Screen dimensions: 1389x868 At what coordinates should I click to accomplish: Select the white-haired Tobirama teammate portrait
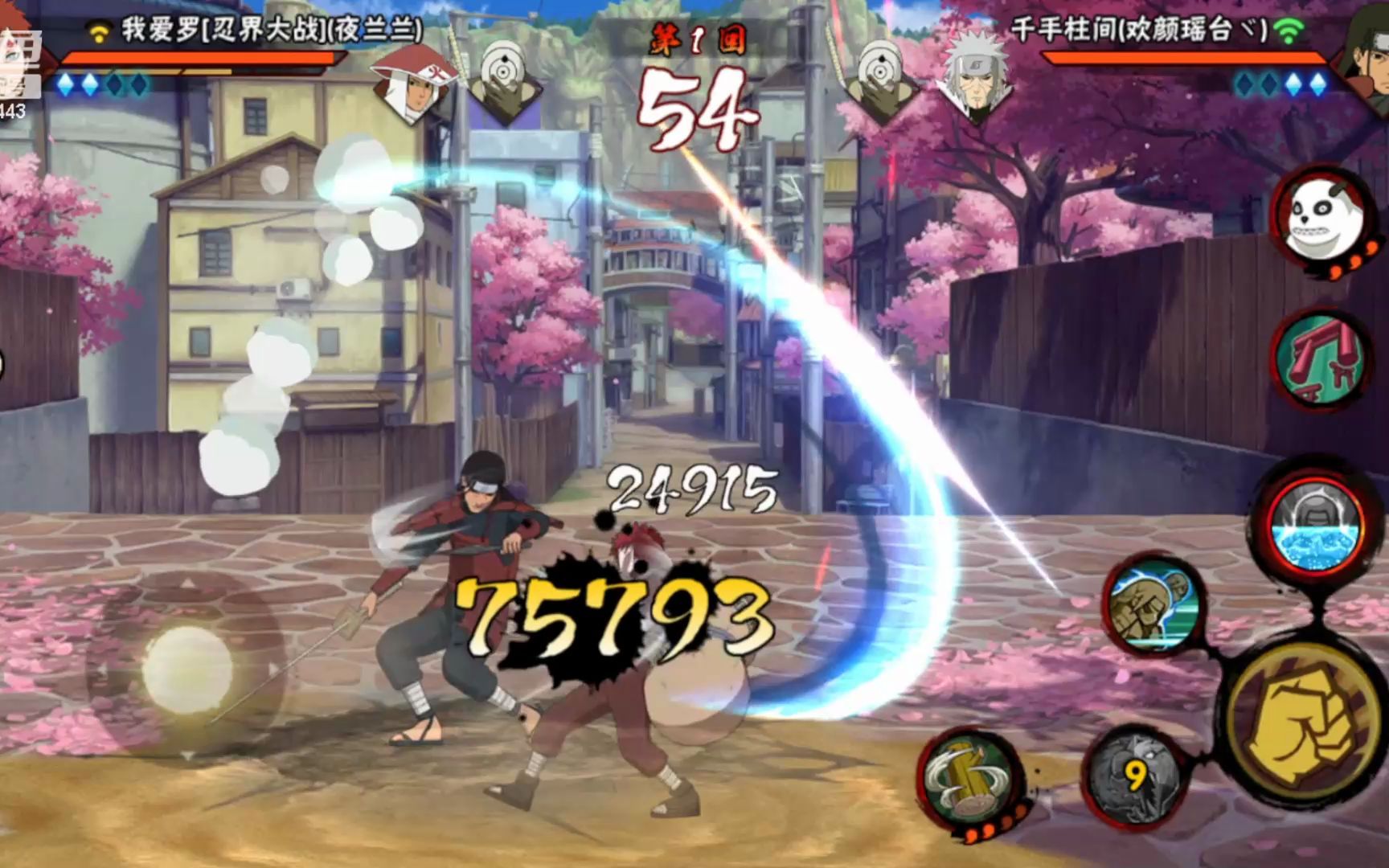click(974, 80)
